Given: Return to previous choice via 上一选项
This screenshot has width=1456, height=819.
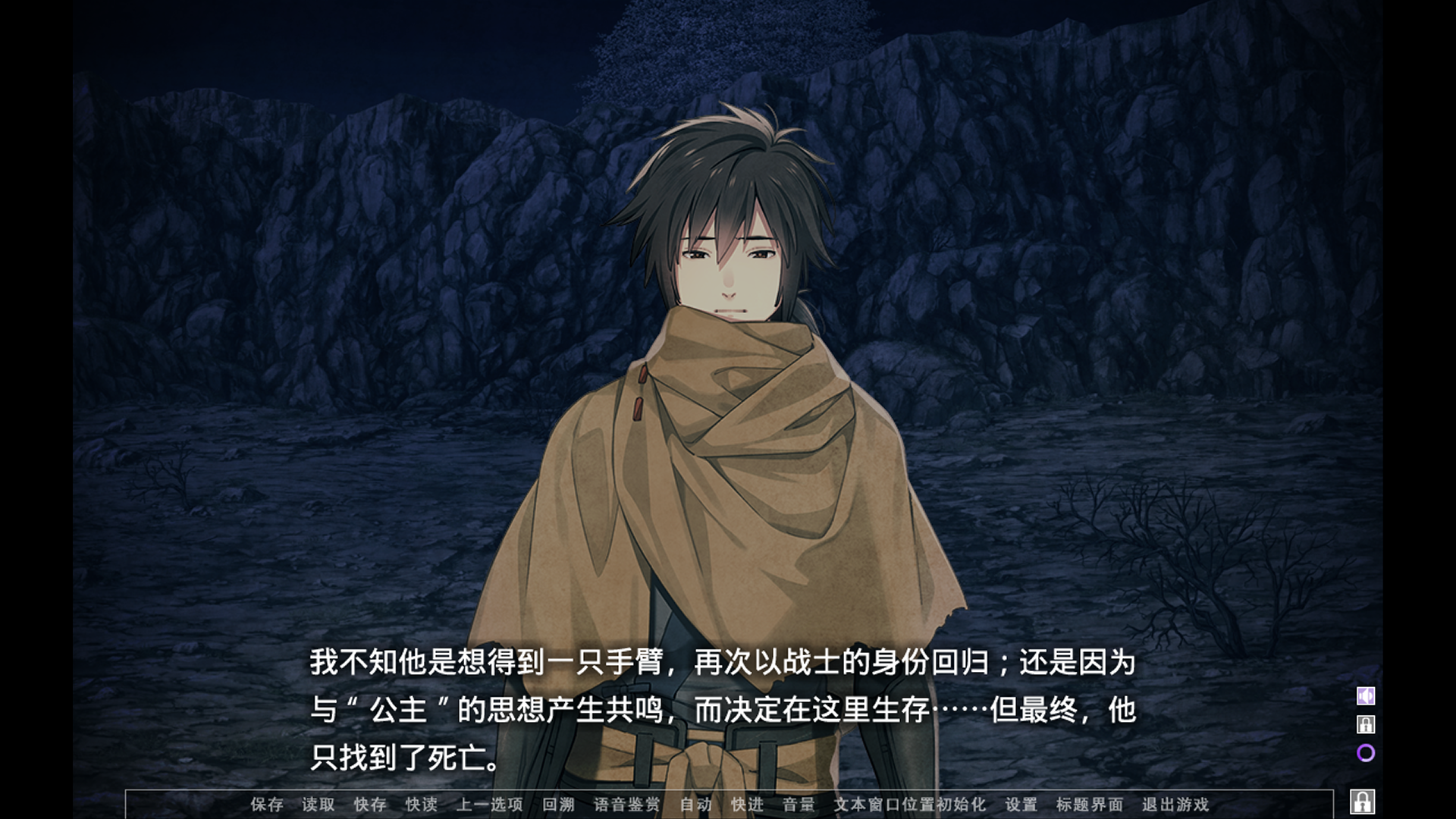Looking at the screenshot, I should click(490, 805).
